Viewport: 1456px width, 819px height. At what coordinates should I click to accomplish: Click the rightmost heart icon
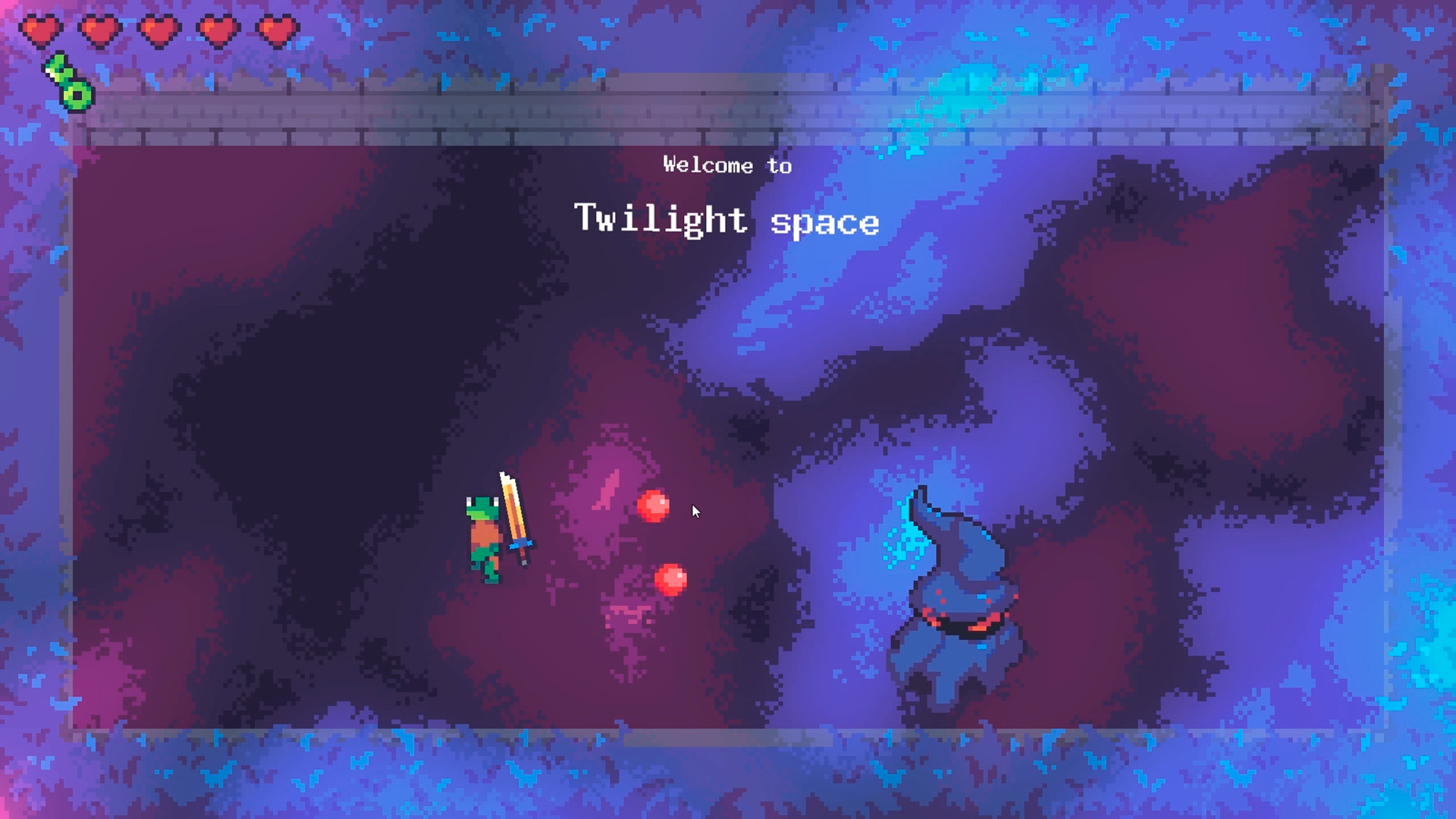(277, 28)
